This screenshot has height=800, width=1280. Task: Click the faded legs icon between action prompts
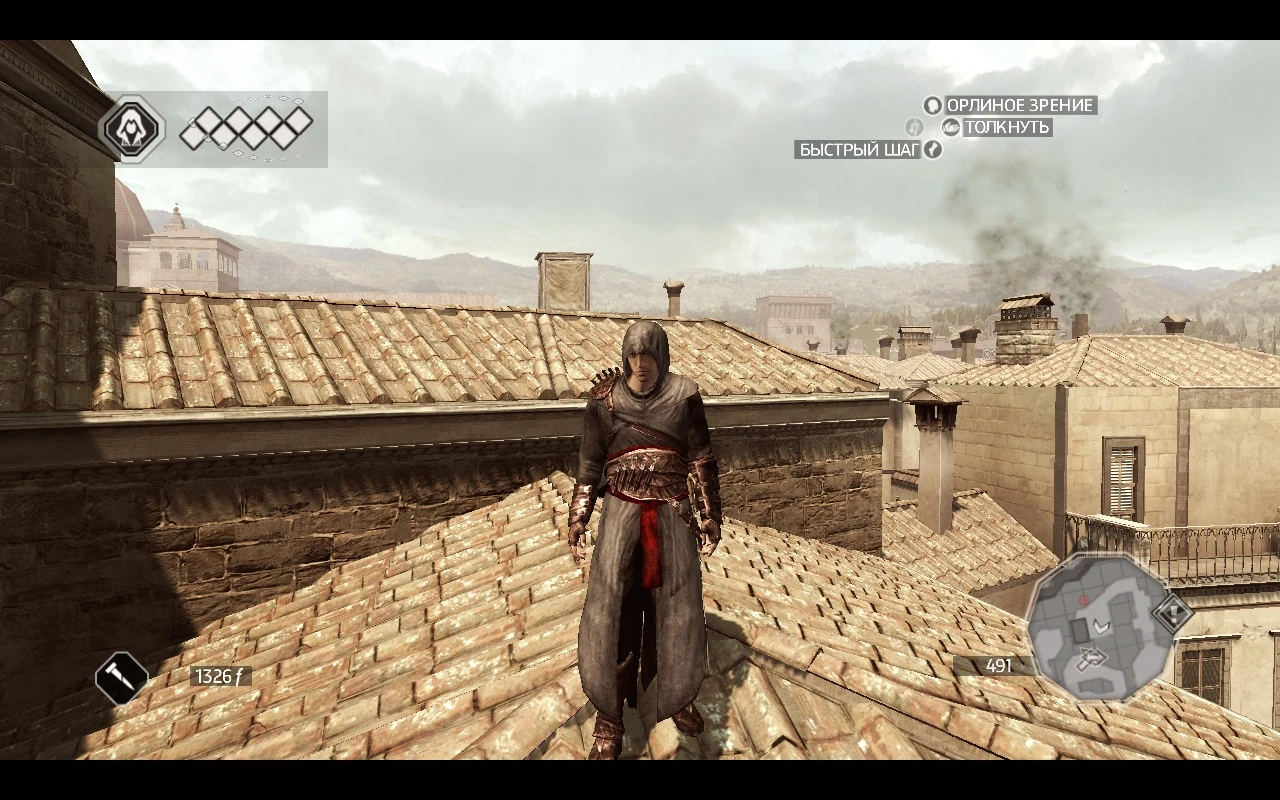(913, 128)
